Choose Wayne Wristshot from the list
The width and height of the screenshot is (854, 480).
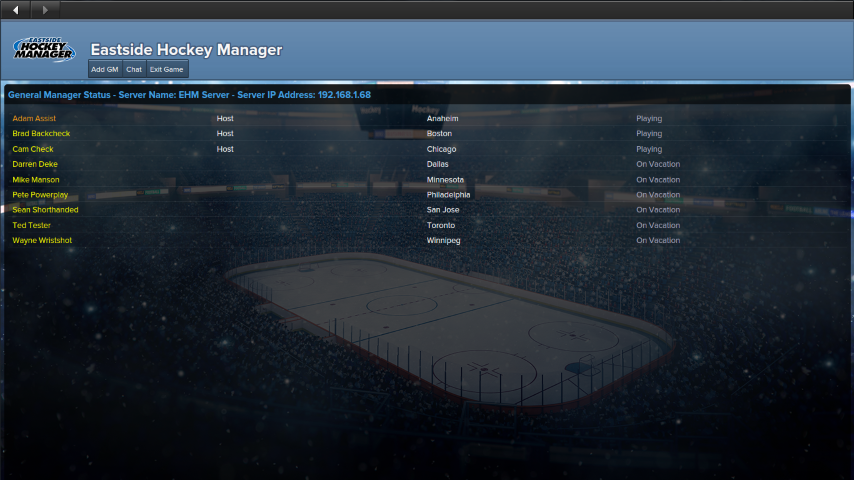[x=42, y=241]
